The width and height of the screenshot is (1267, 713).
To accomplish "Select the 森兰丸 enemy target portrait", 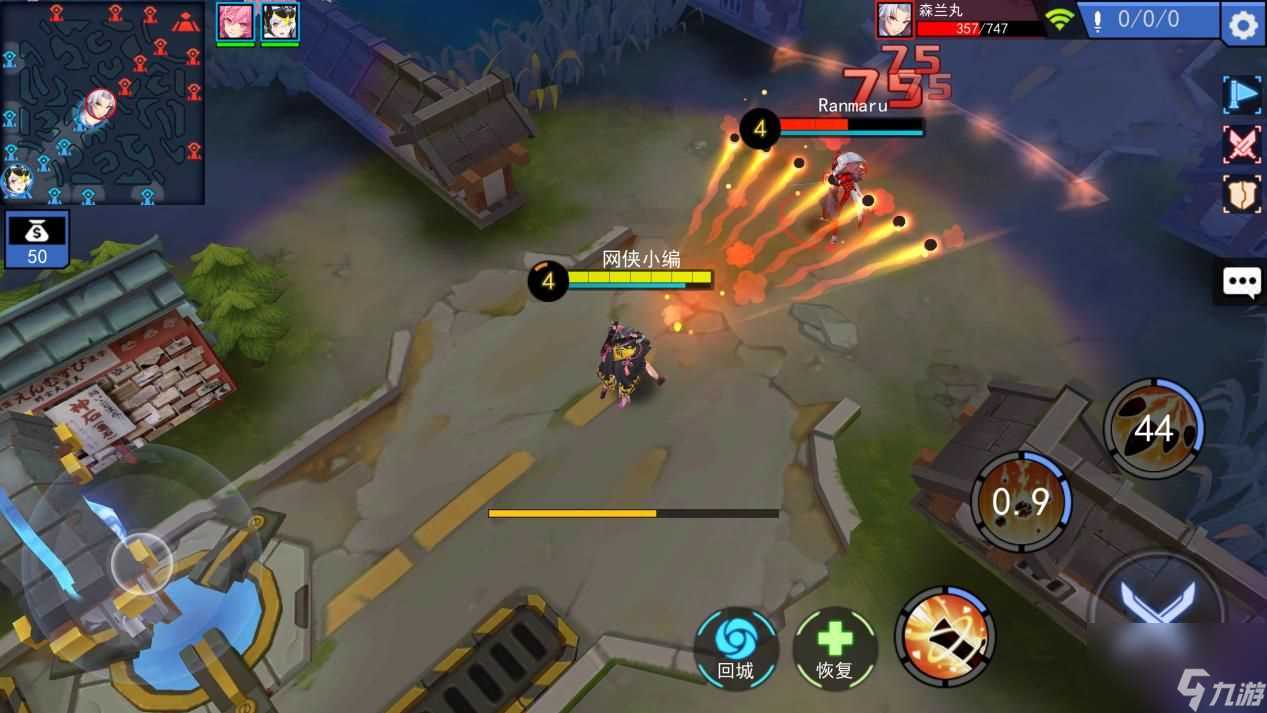I will (895, 19).
